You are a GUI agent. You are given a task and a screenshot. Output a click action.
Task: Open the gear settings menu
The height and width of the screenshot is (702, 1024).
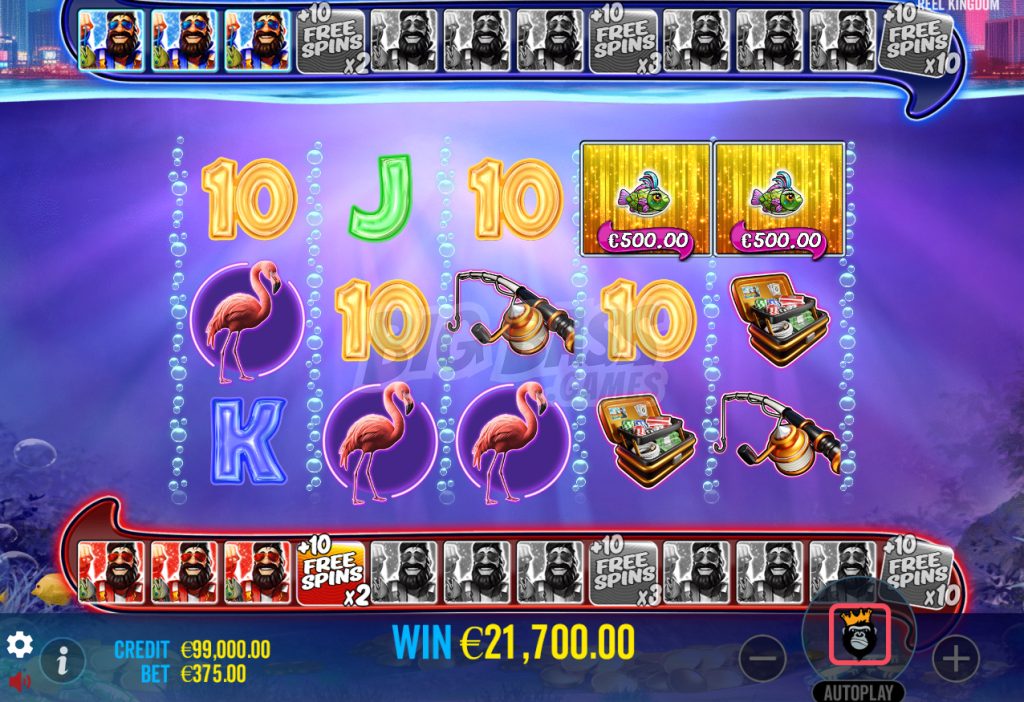click(19, 643)
